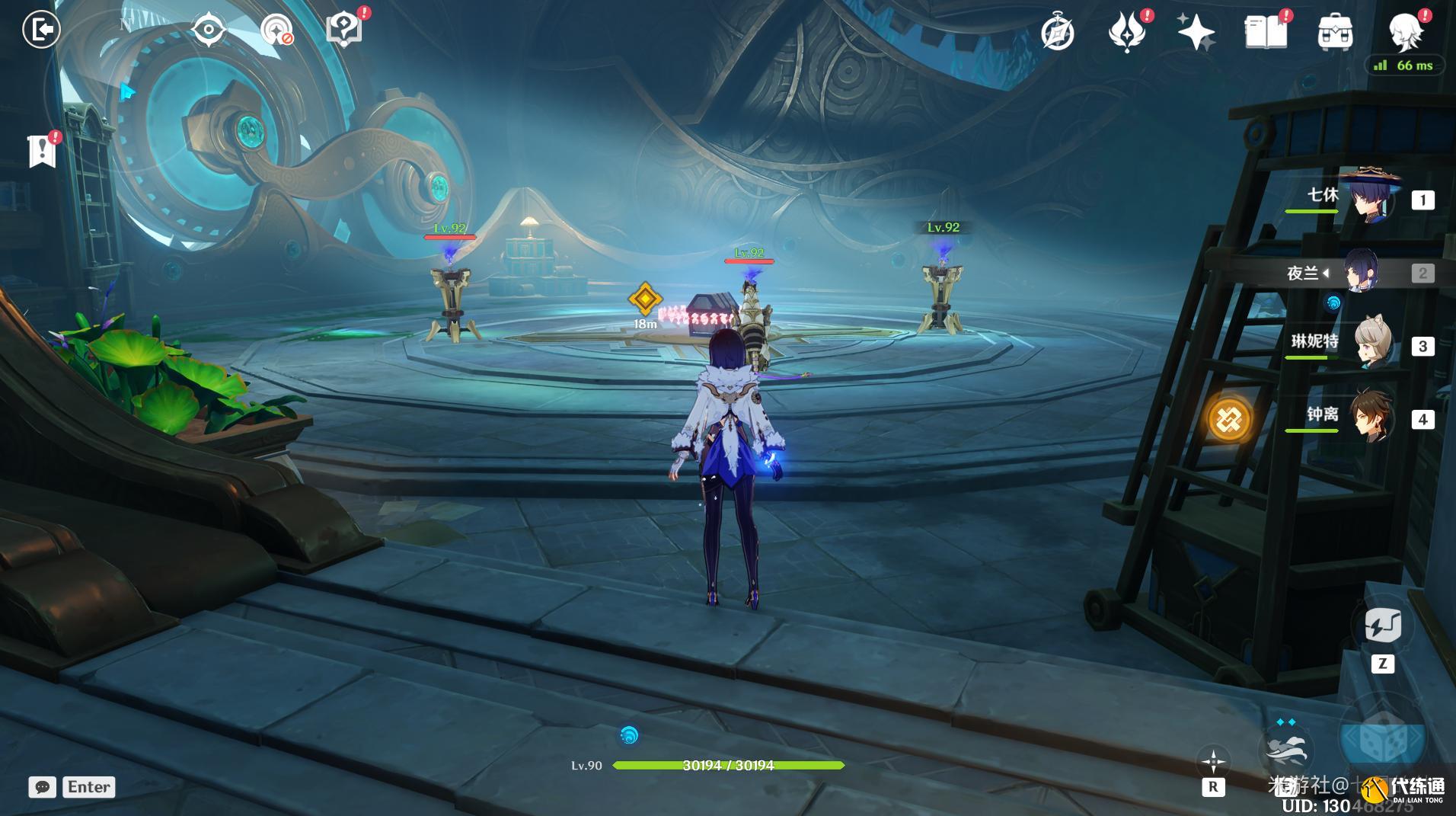Click the exit domain door icon
This screenshot has height=816, width=1456.
[x=41, y=30]
